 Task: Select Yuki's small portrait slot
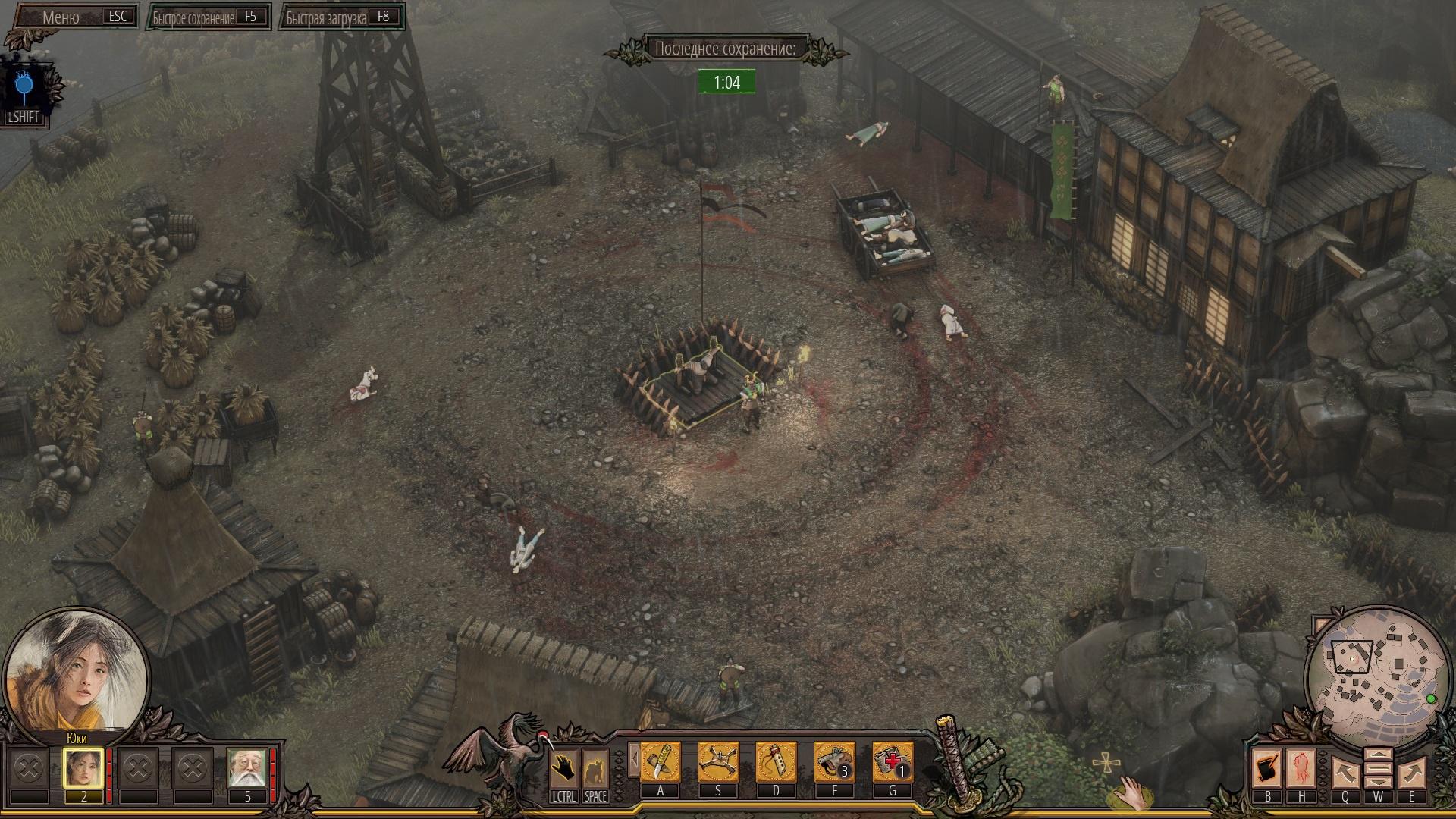tap(83, 767)
